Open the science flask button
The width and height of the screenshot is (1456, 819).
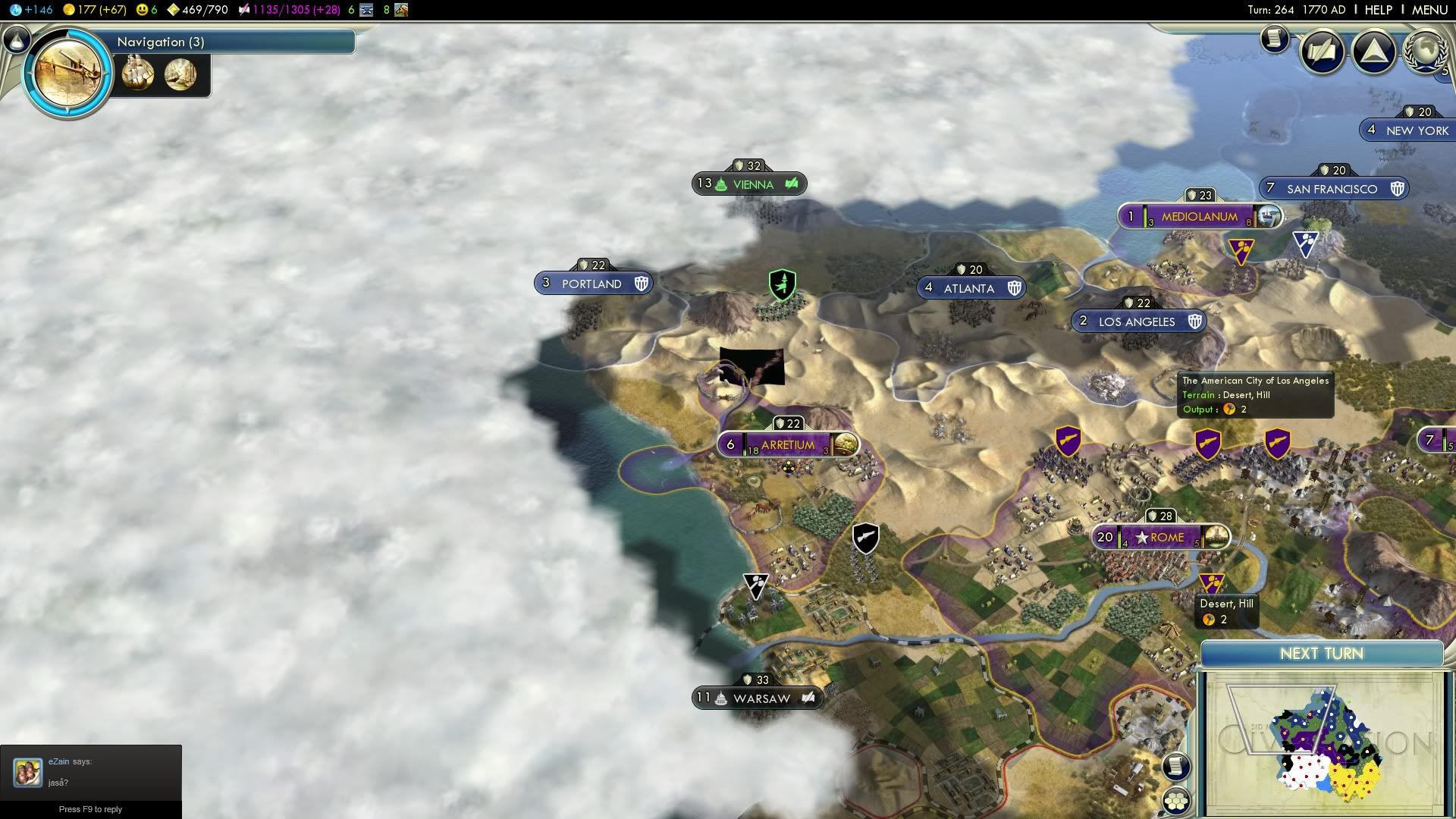coord(16,39)
